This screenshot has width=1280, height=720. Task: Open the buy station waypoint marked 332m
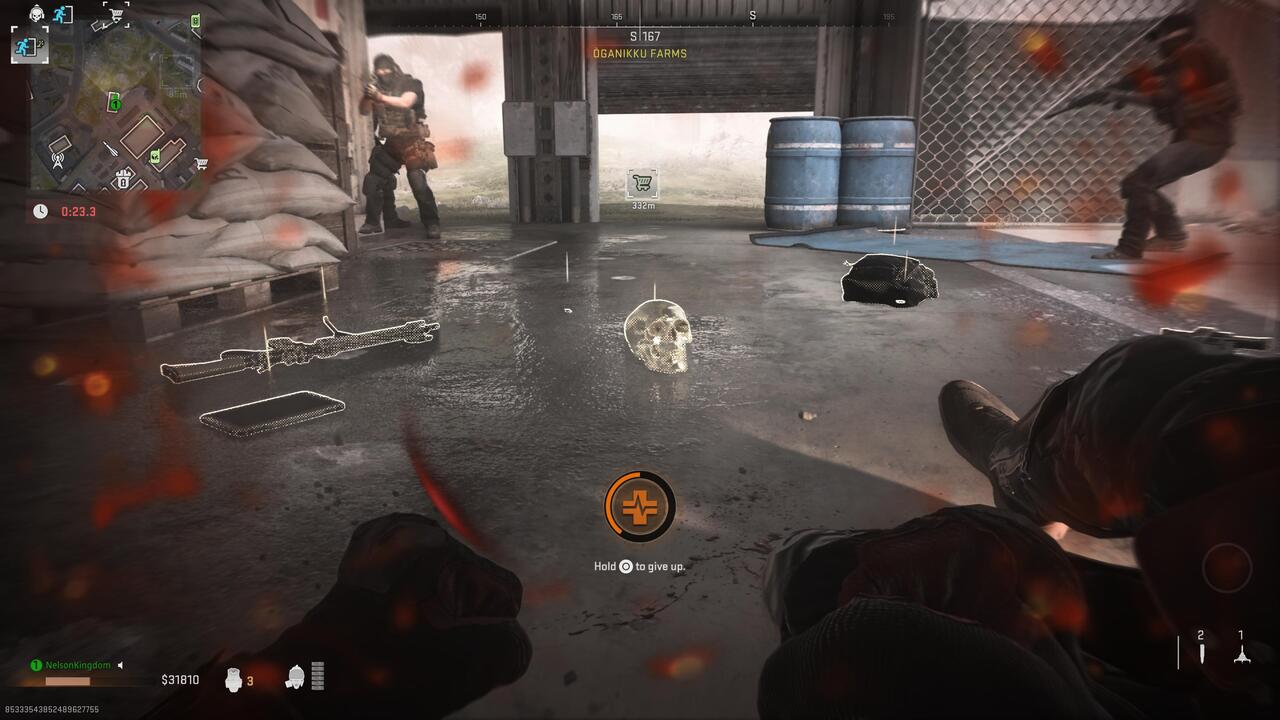644,182
